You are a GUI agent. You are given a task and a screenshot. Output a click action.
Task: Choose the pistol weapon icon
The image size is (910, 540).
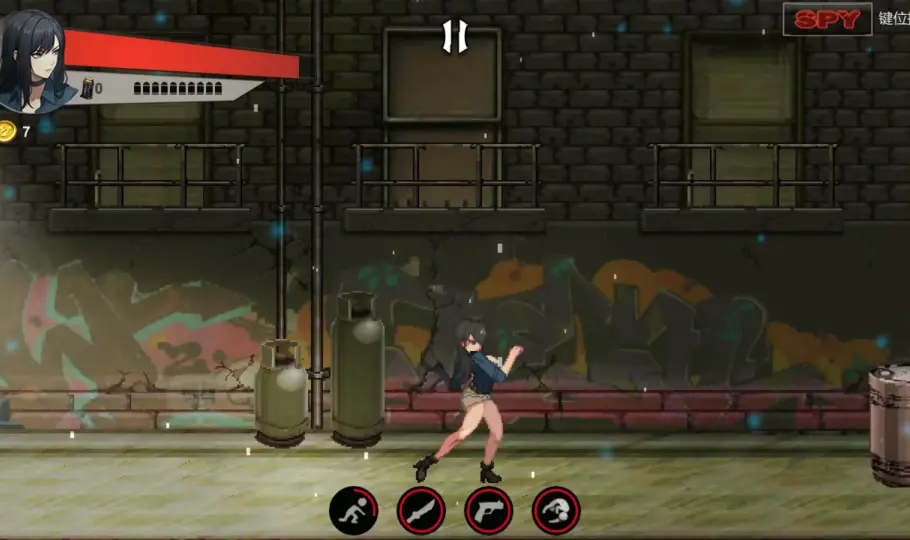coord(489,511)
